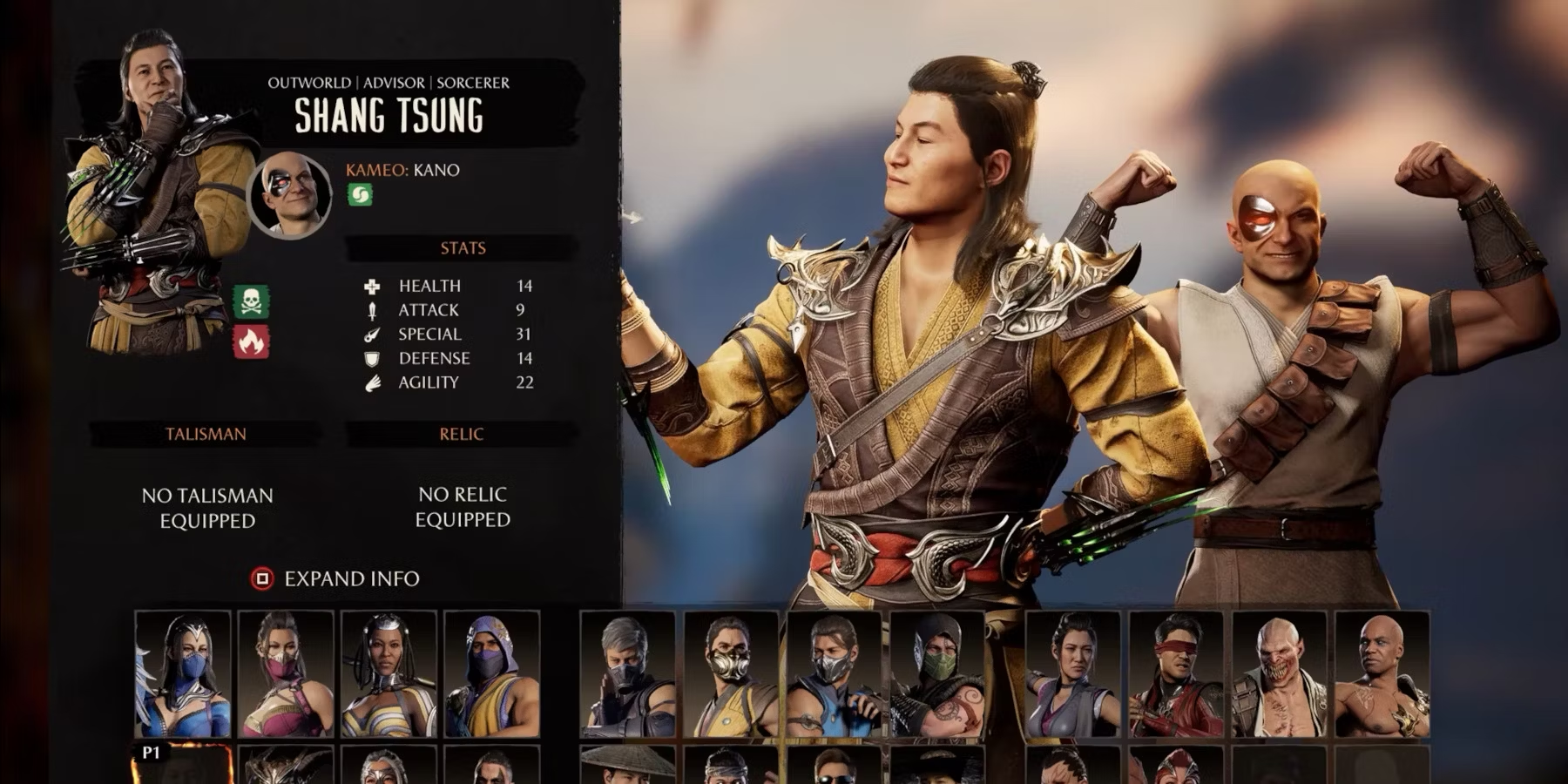Click the red flame trait icon
The width and height of the screenshot is (1568, 784).
[251, 342]
